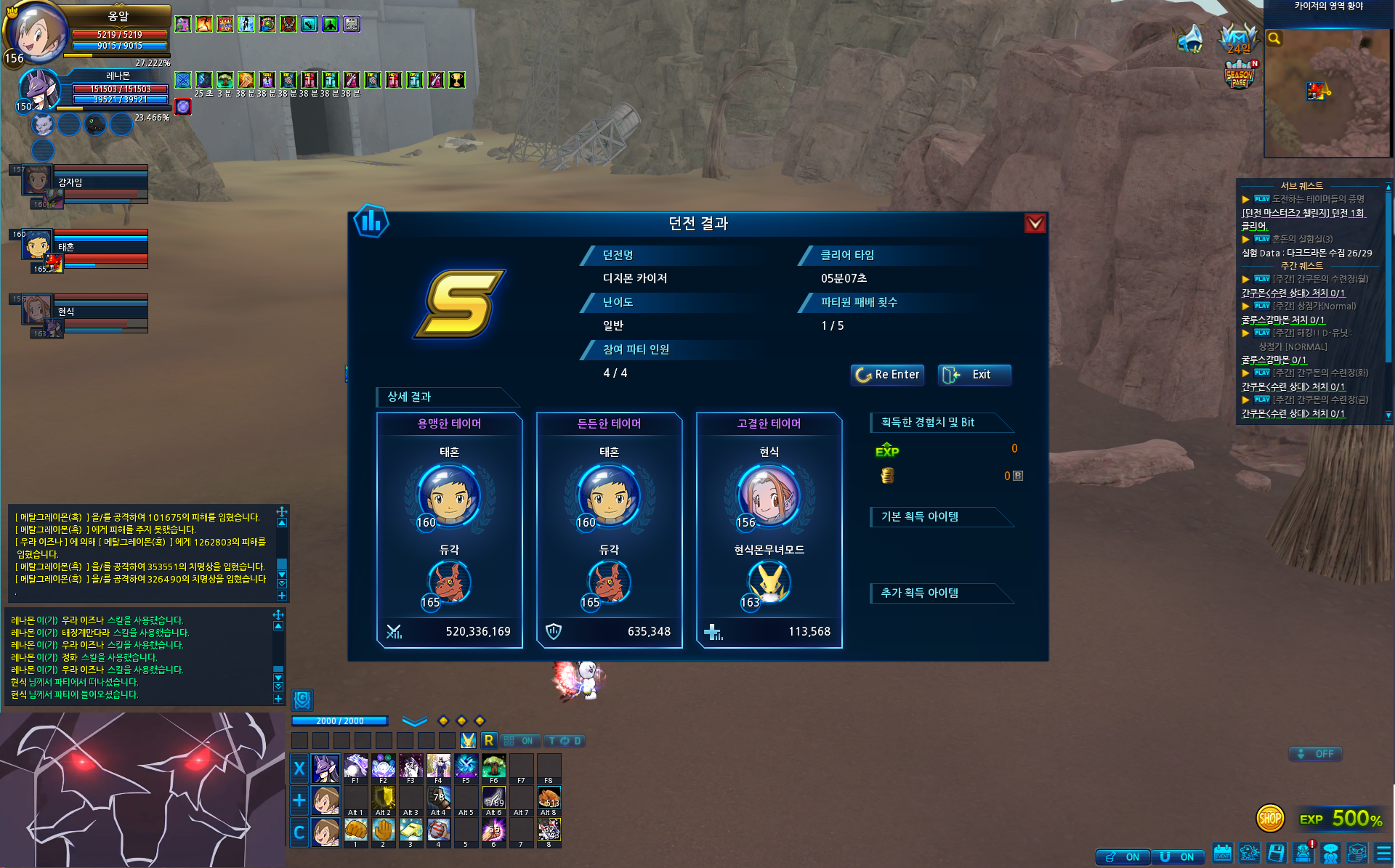Open the dungeon statistics chart icon

coord(371,221)
